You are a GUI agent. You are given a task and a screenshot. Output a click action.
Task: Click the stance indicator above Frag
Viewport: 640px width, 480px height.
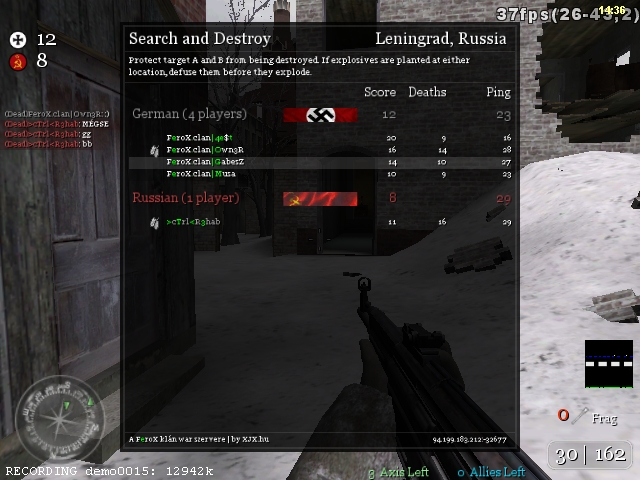tap(608, 364)
